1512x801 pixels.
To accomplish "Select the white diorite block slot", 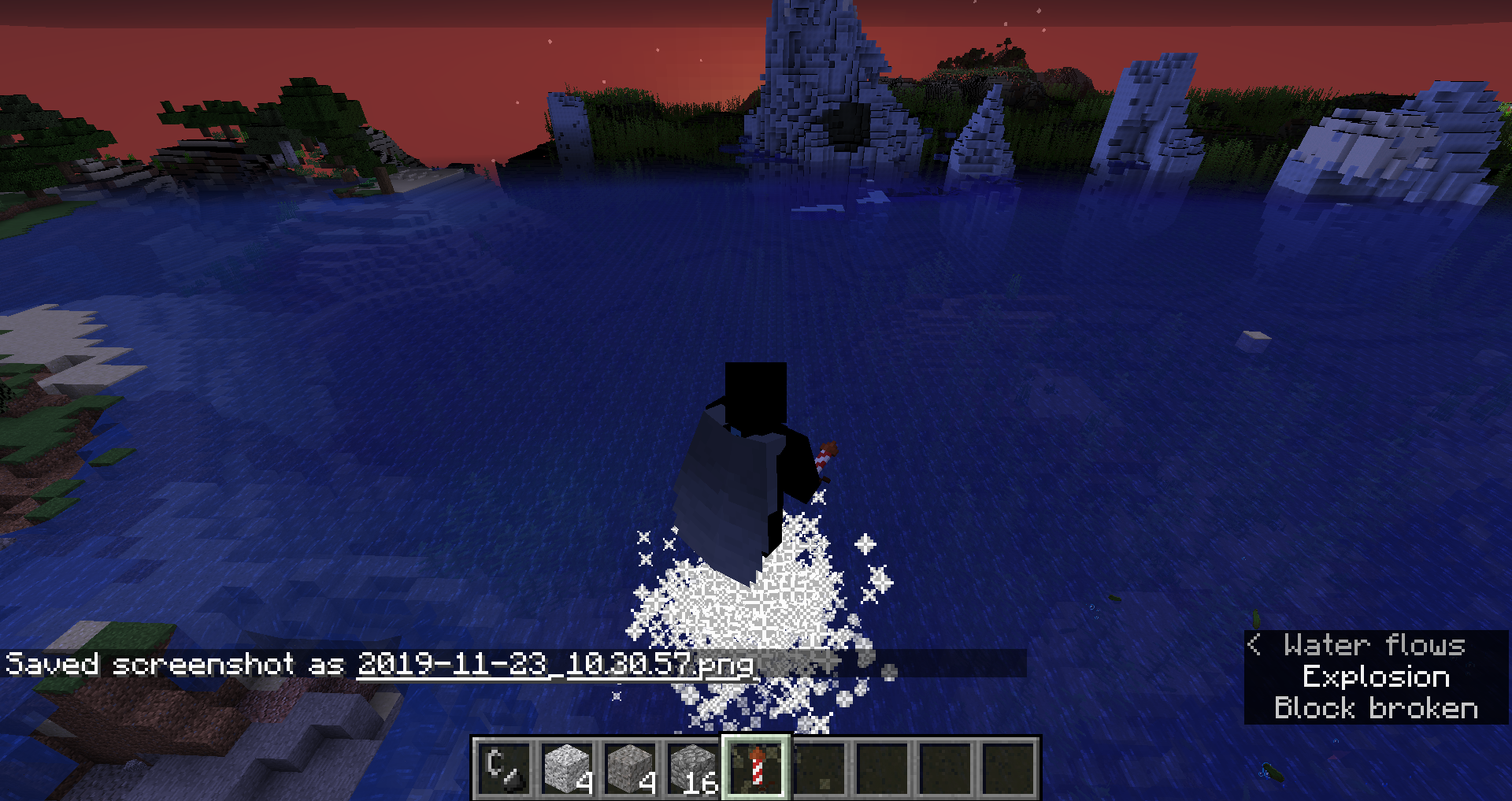I will coord(567,768).
